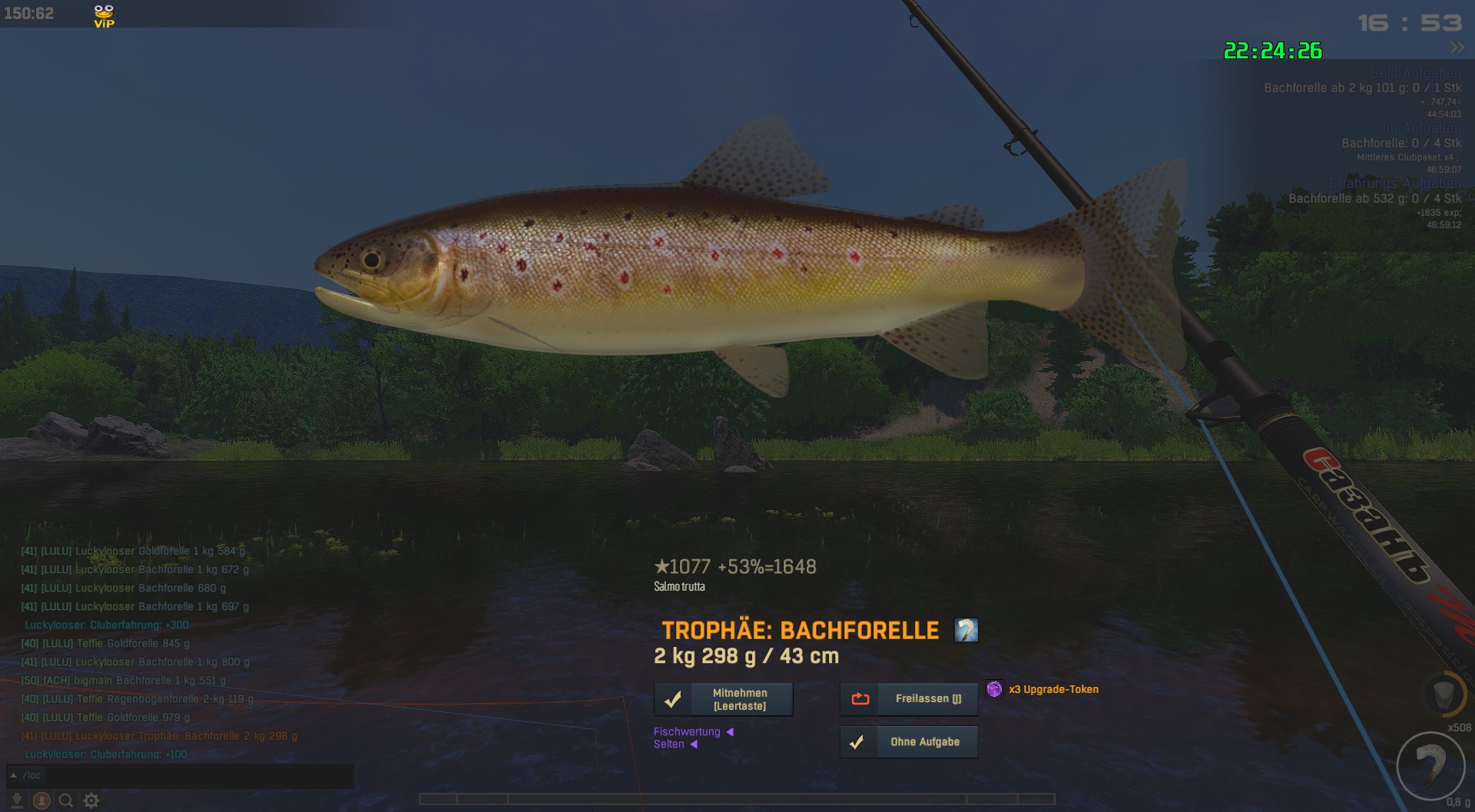Screen dimensions: 1475x812
Task: Open the orange player profile icon
Action: pyautogui.click(x=41, y=800)
